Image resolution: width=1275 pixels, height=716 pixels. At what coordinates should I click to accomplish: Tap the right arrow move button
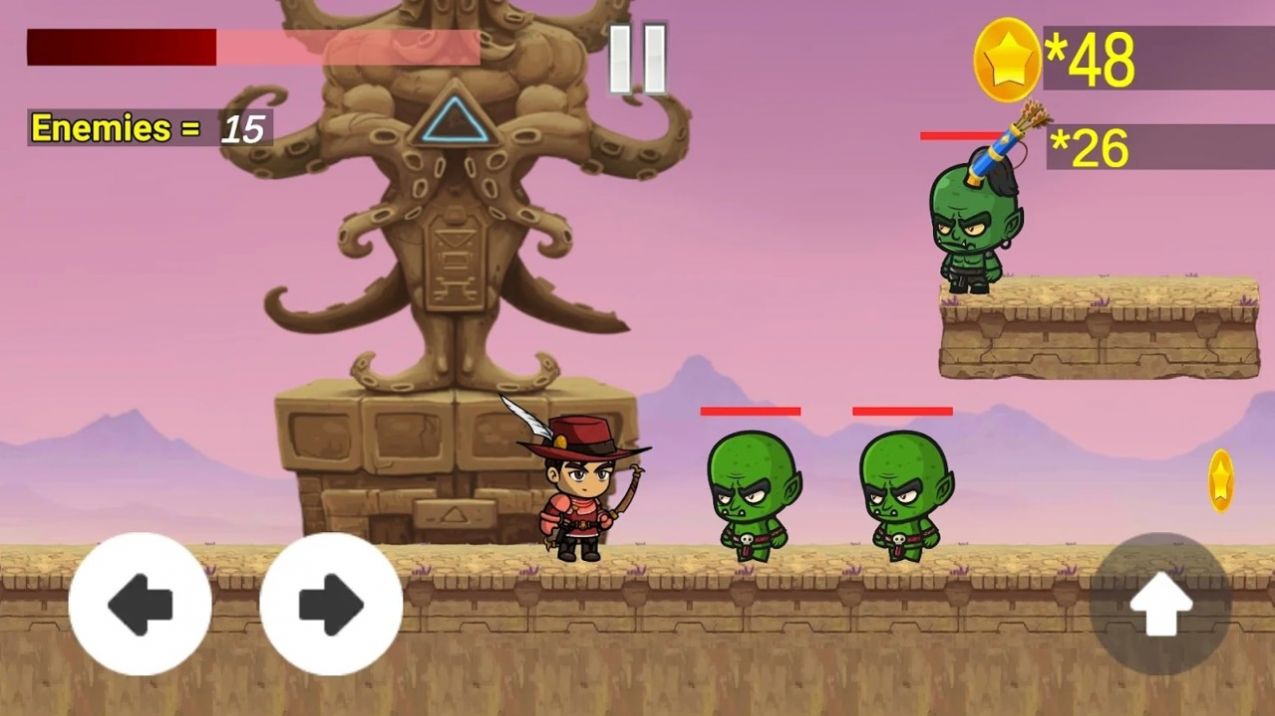click(x=331, y=604)
